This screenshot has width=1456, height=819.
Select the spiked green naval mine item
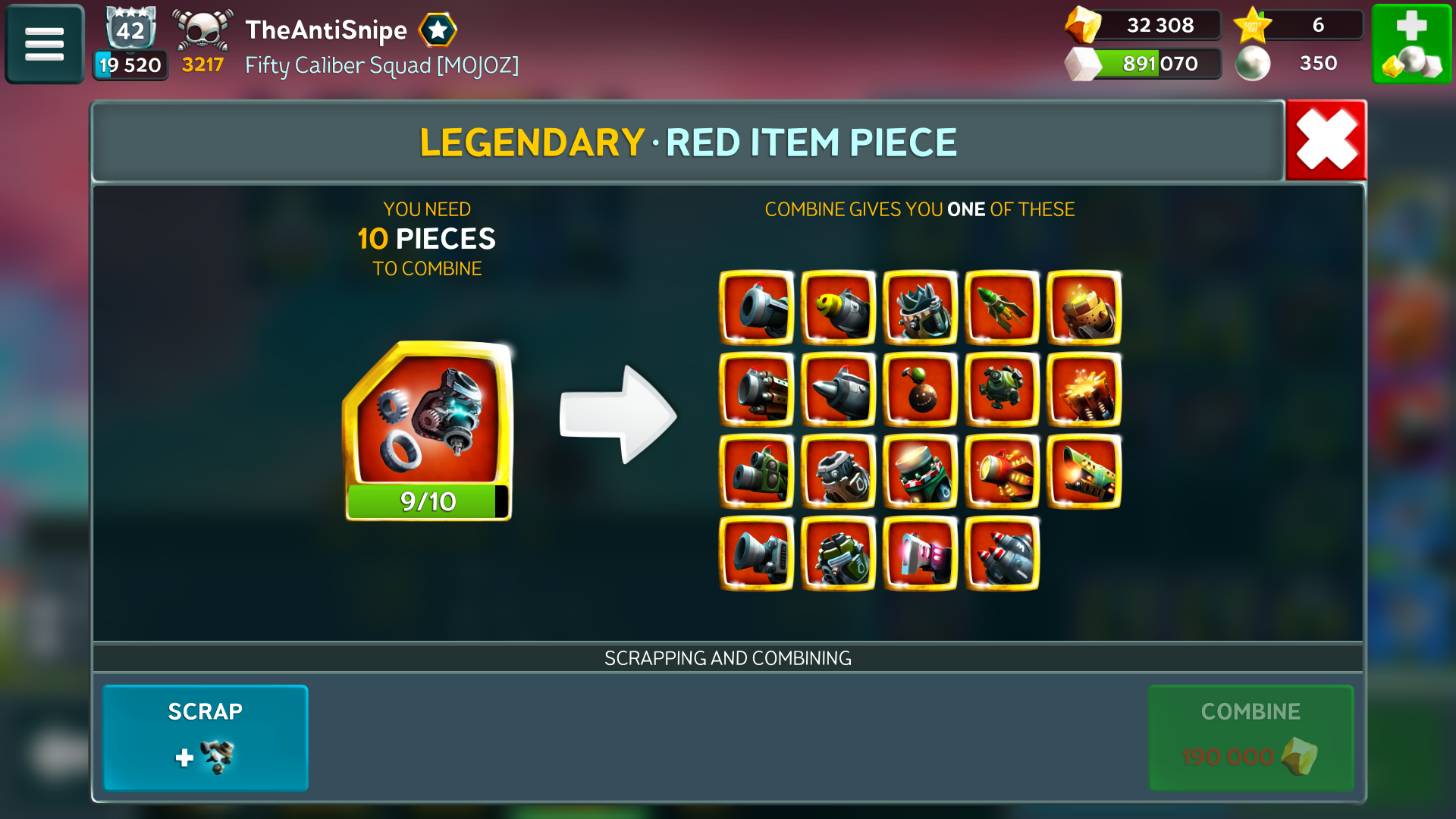pyautogui.click(x=1002, y=390)
